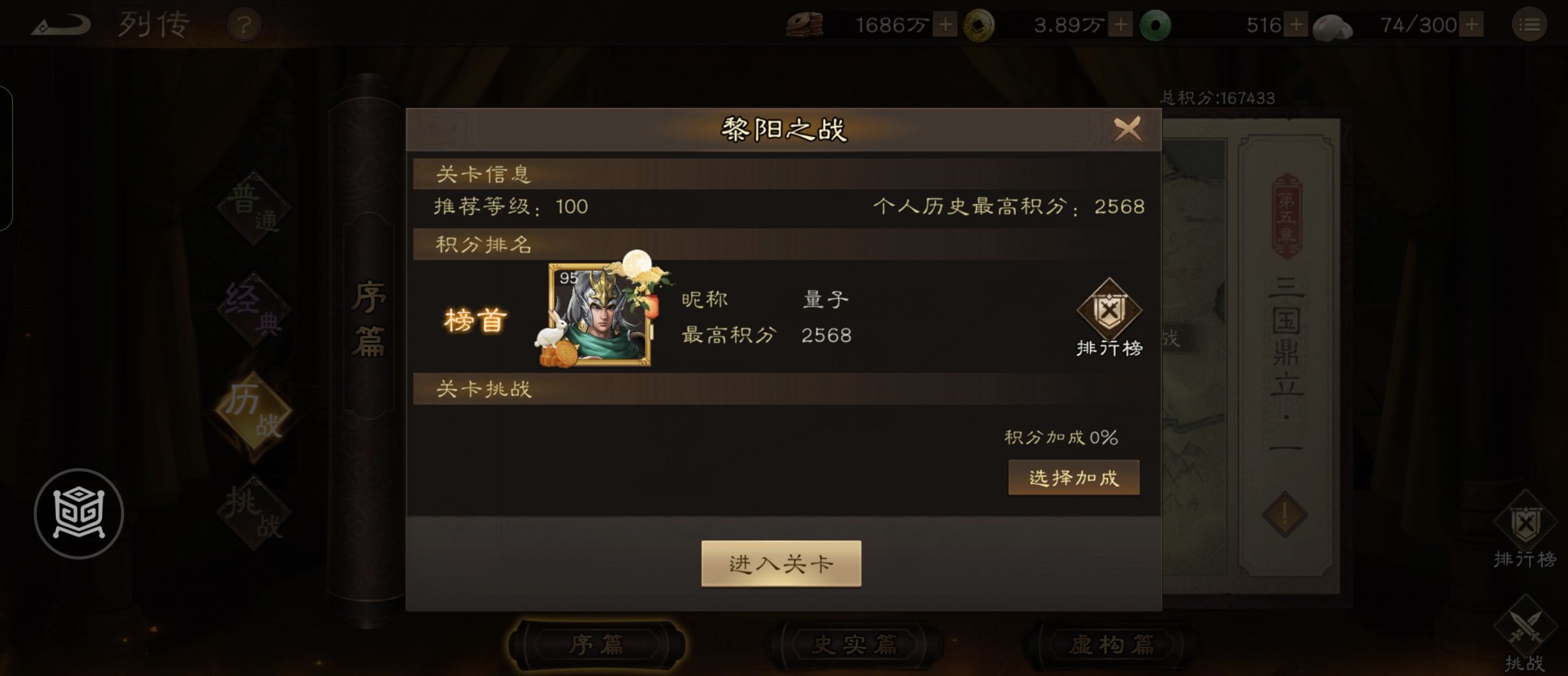Tap plus icon beside 1686万 copper coins

[x=945, y=24]
